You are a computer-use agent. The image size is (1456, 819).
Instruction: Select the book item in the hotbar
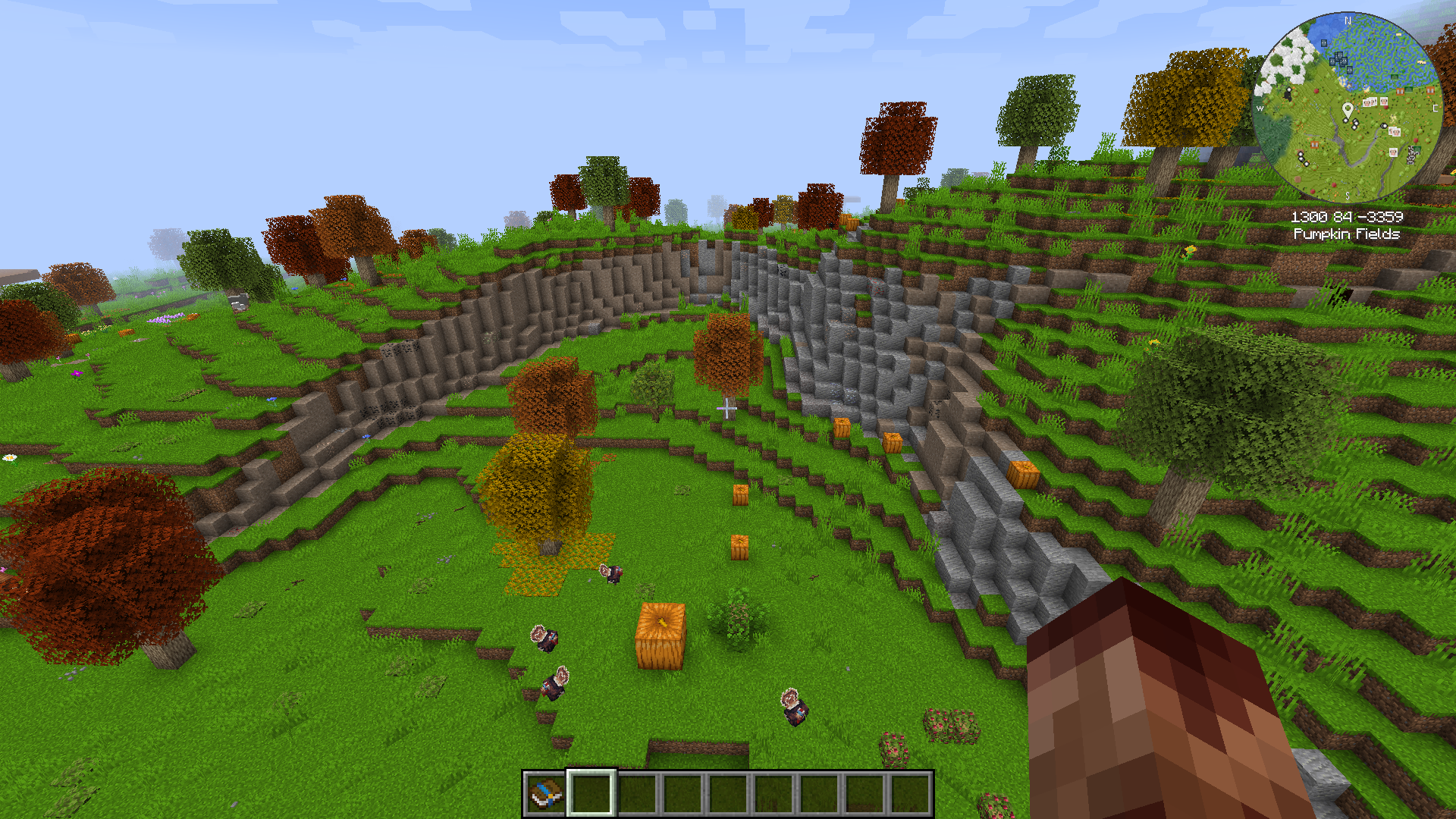546,793
